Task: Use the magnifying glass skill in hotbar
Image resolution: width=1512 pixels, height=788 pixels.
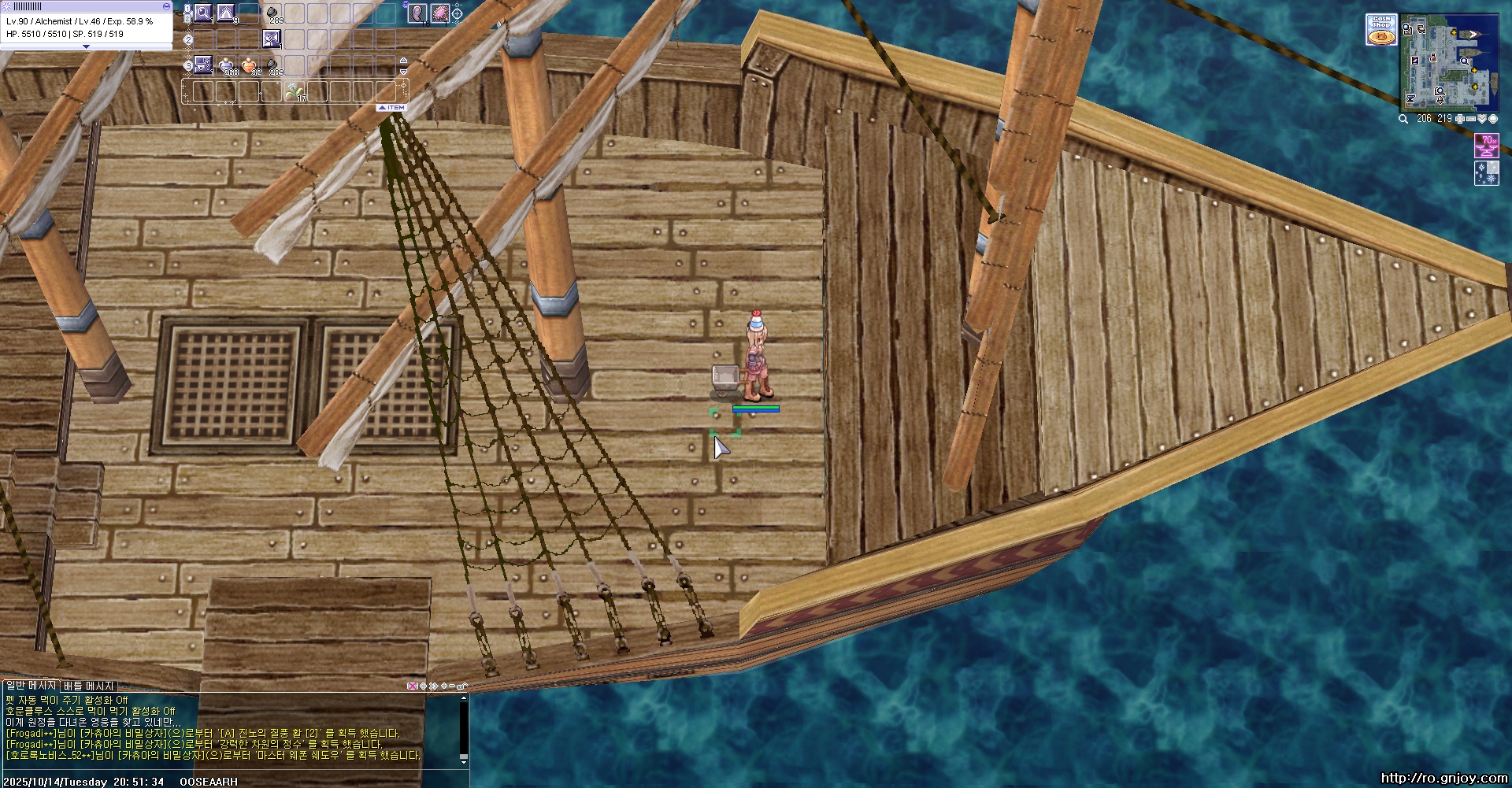Action: pyautogui.click(x=203, y=13)
